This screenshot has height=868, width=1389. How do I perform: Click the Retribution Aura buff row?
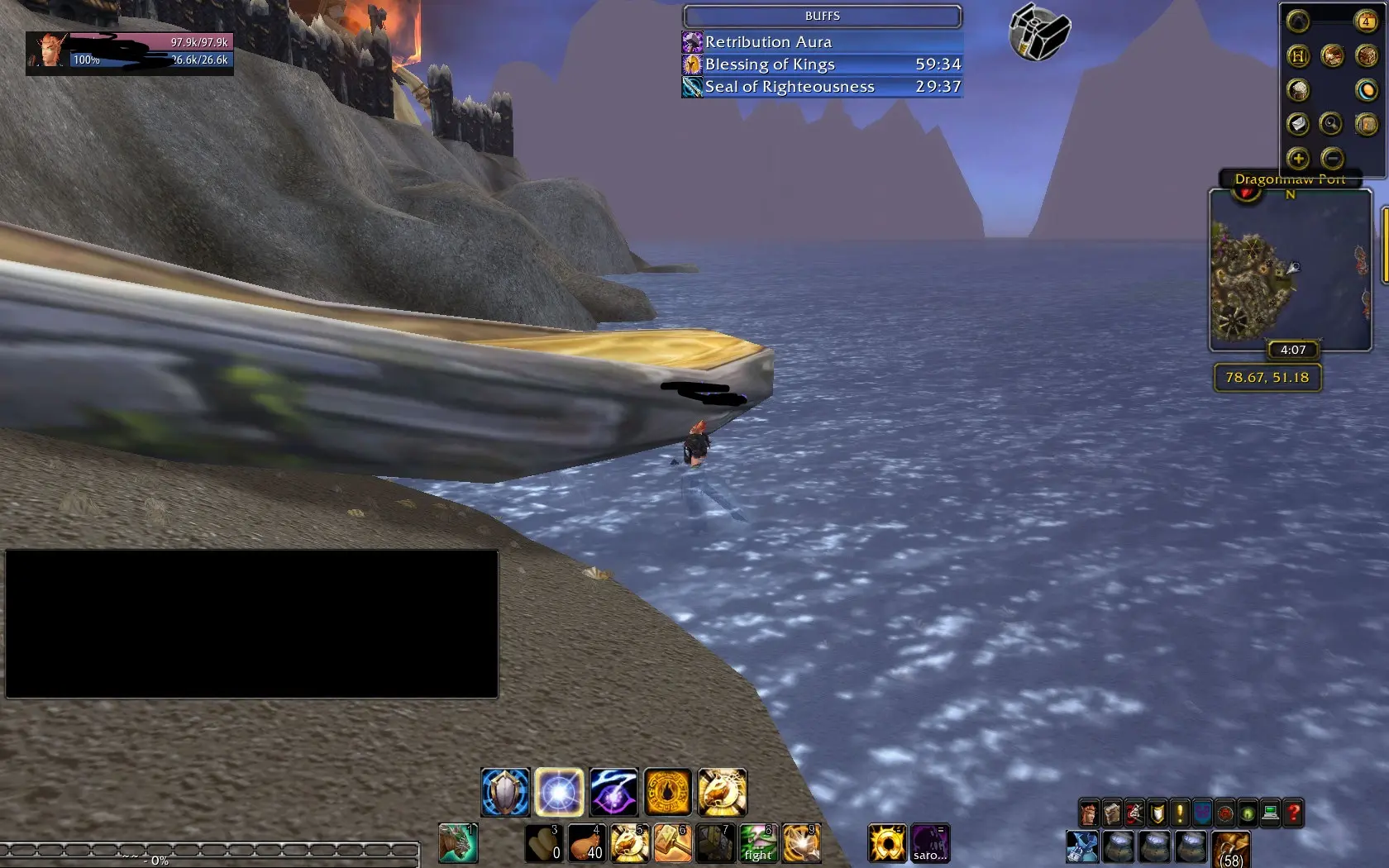coord(822,41)
